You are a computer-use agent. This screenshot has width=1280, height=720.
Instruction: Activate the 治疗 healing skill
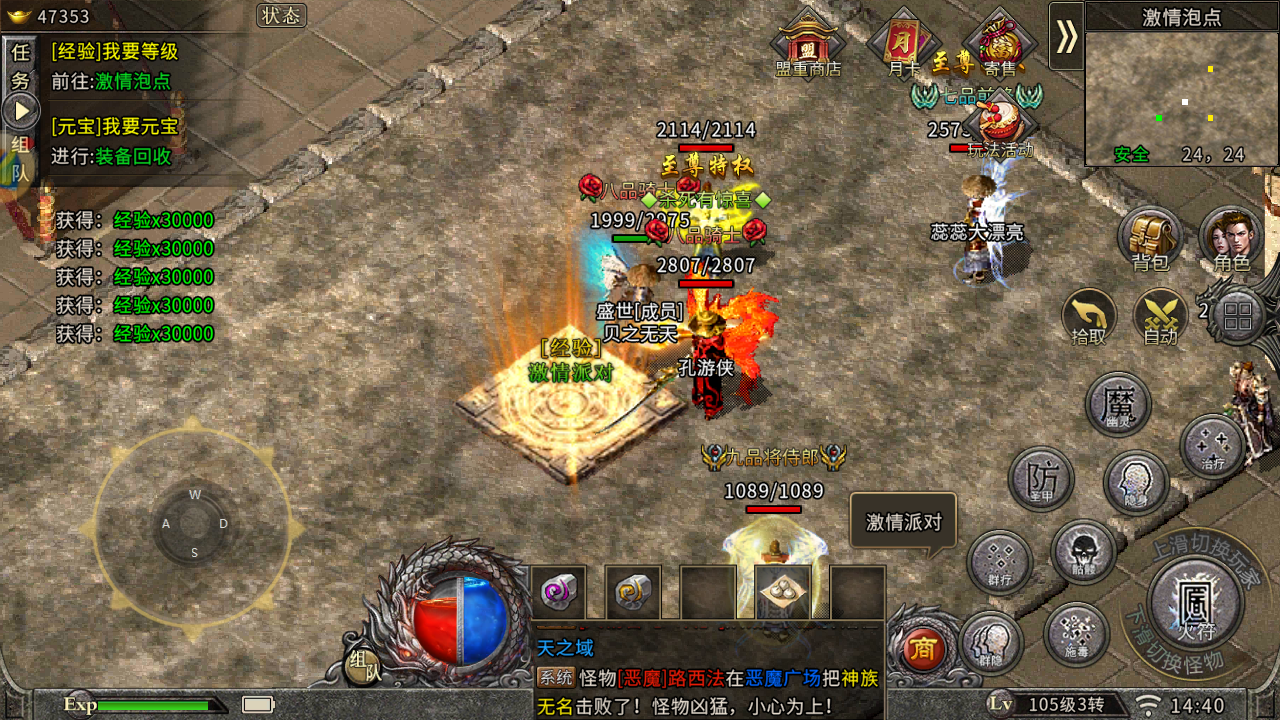tap(1212, 446)
